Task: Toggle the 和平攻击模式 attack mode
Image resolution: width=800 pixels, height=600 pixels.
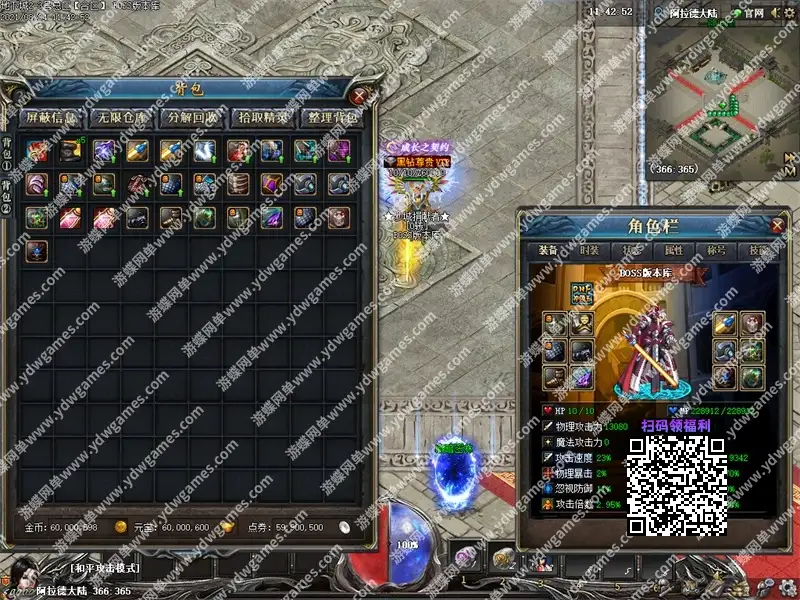Action: click(105, 569)
